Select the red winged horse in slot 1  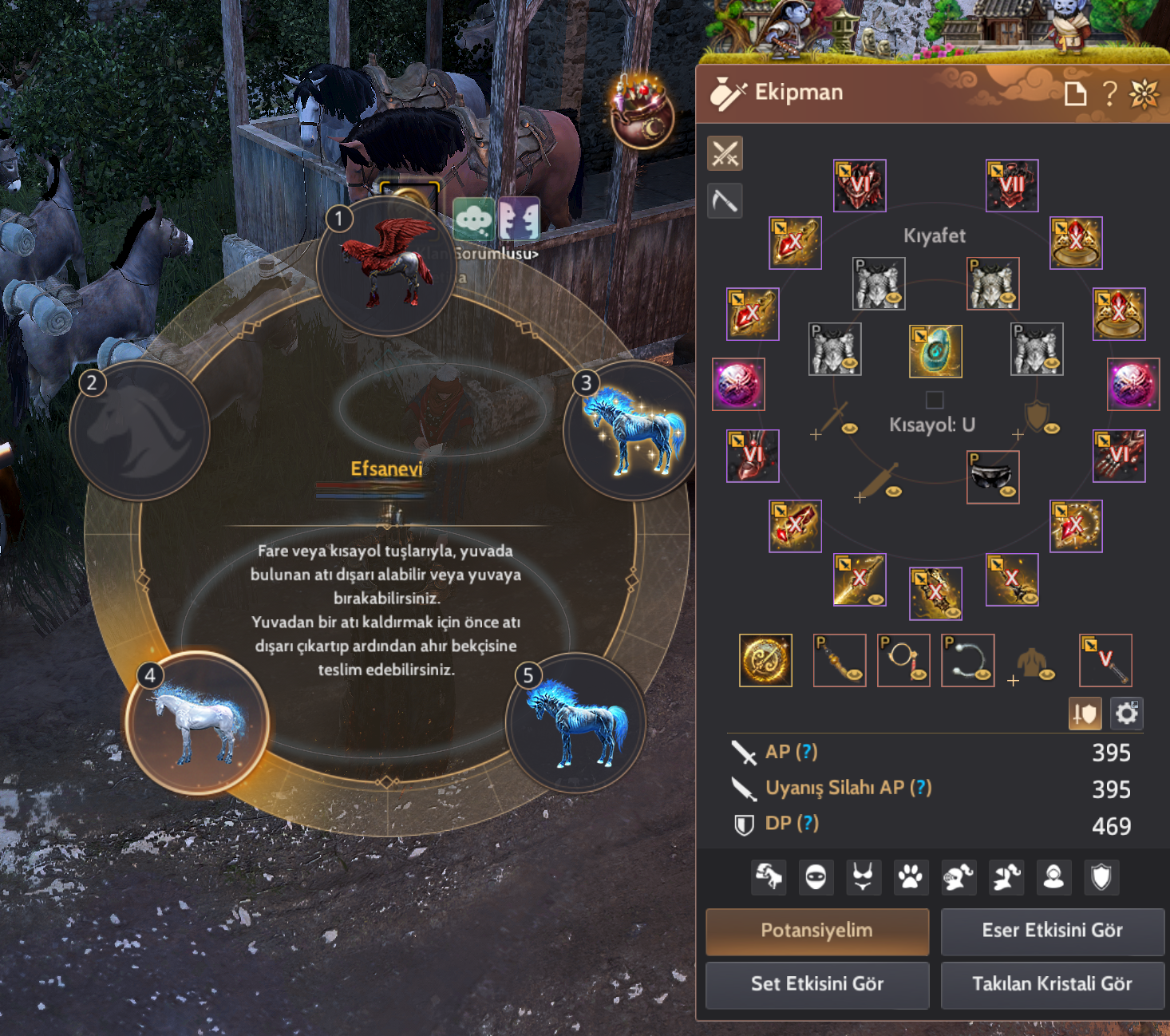tap(385, 265)
